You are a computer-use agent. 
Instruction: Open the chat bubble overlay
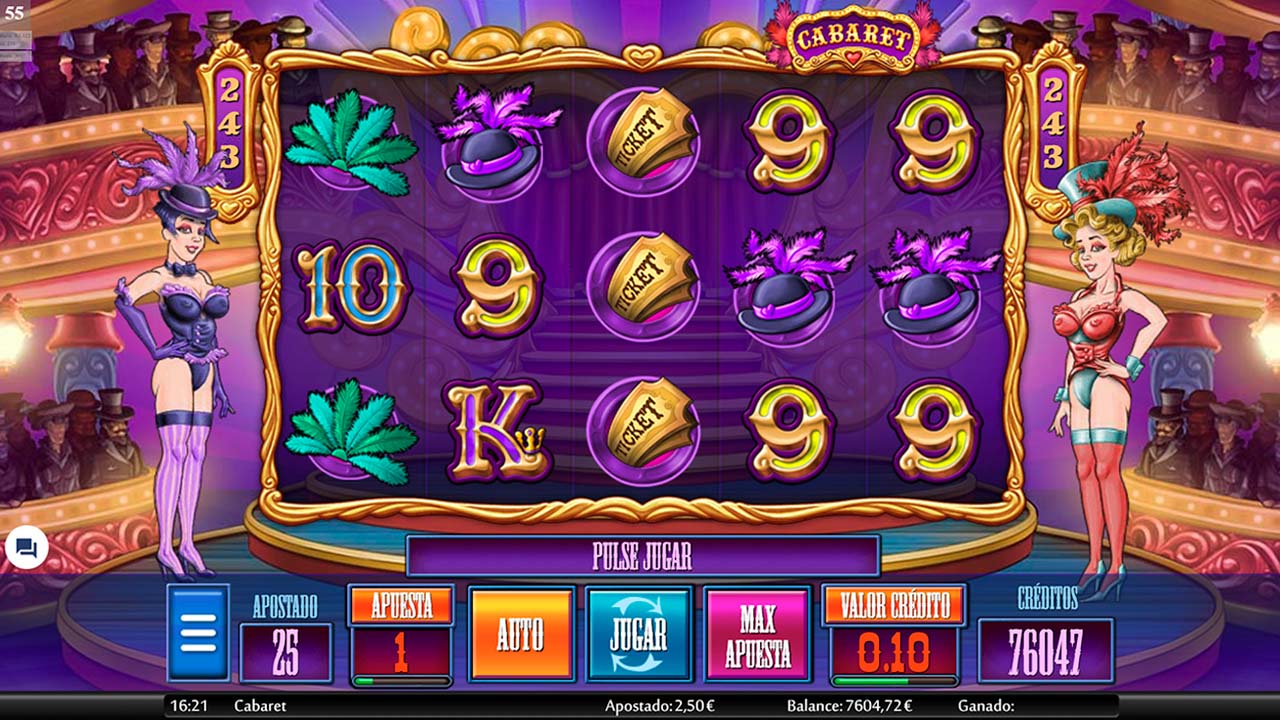click(26, 548)
